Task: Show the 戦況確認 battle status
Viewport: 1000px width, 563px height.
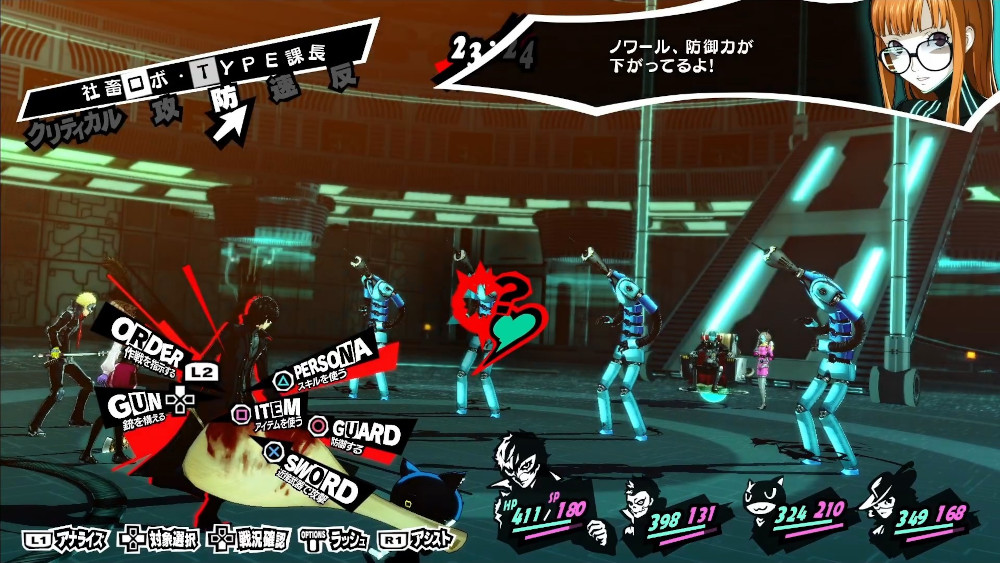Action: [248, 540]
